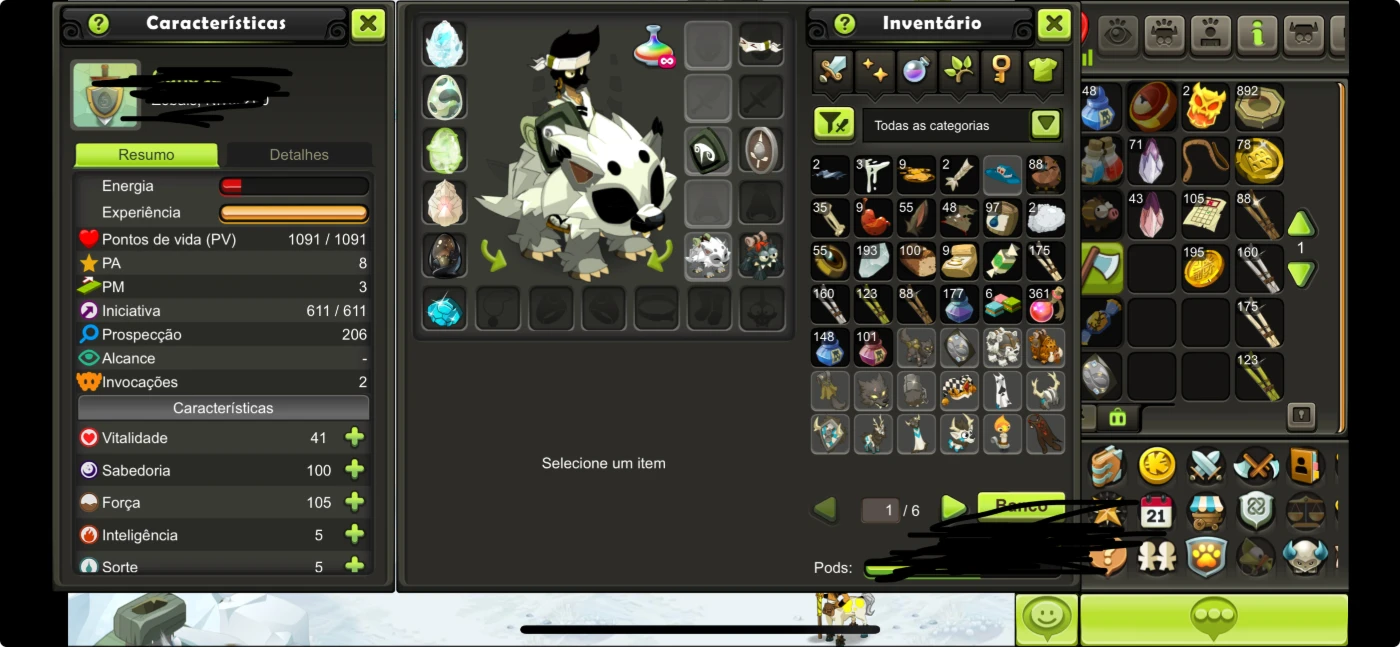Open the smiley emotes button
This screenshot has height=647, width=1400.
tap(1047, 619)
